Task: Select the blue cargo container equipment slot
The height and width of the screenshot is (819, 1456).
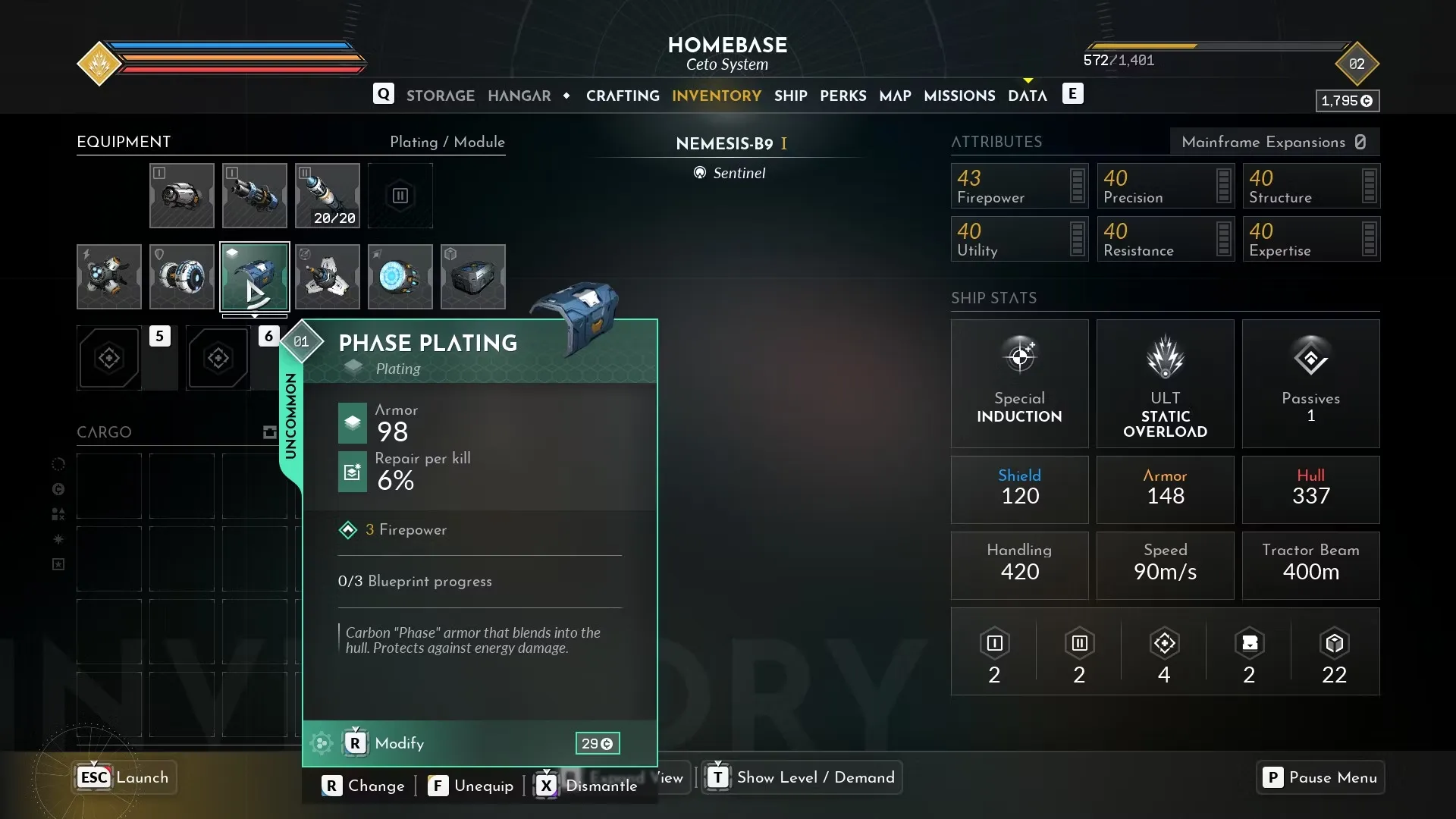Action: tap(472, 277)
